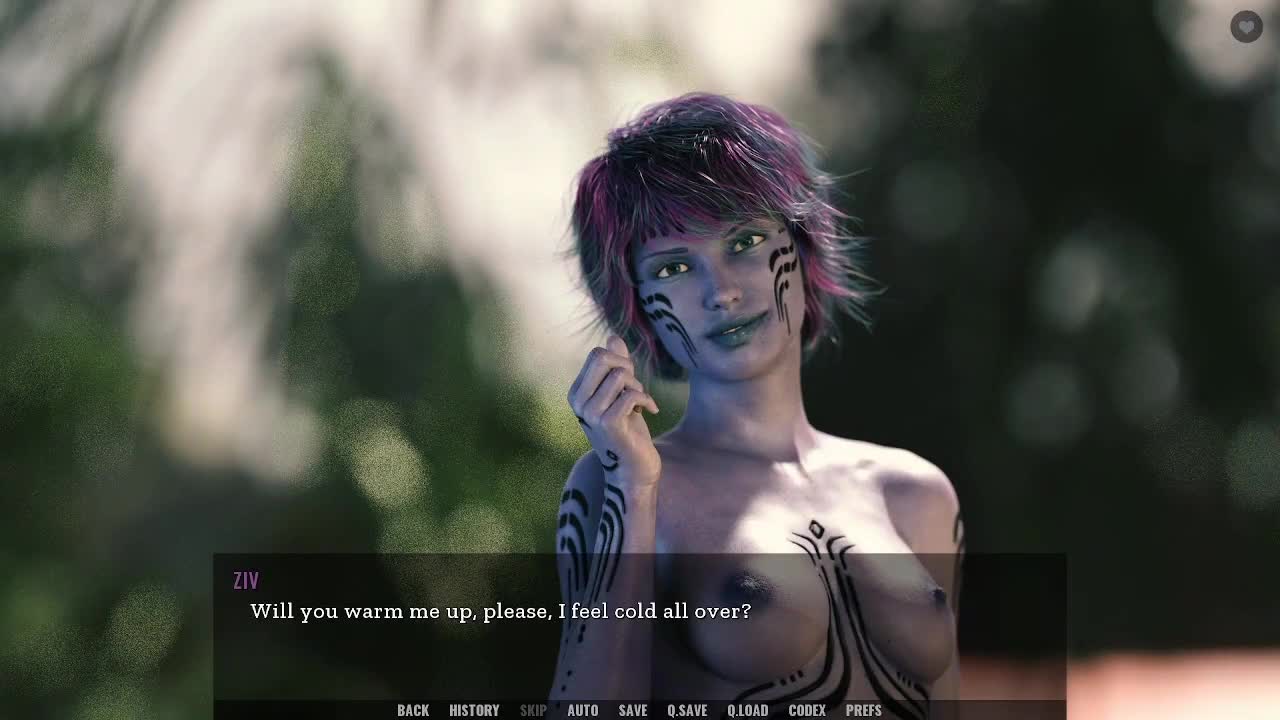Click the heart icon in the corner
The height and width of the screenshot is (720, 1280).
pos(1246,27)
